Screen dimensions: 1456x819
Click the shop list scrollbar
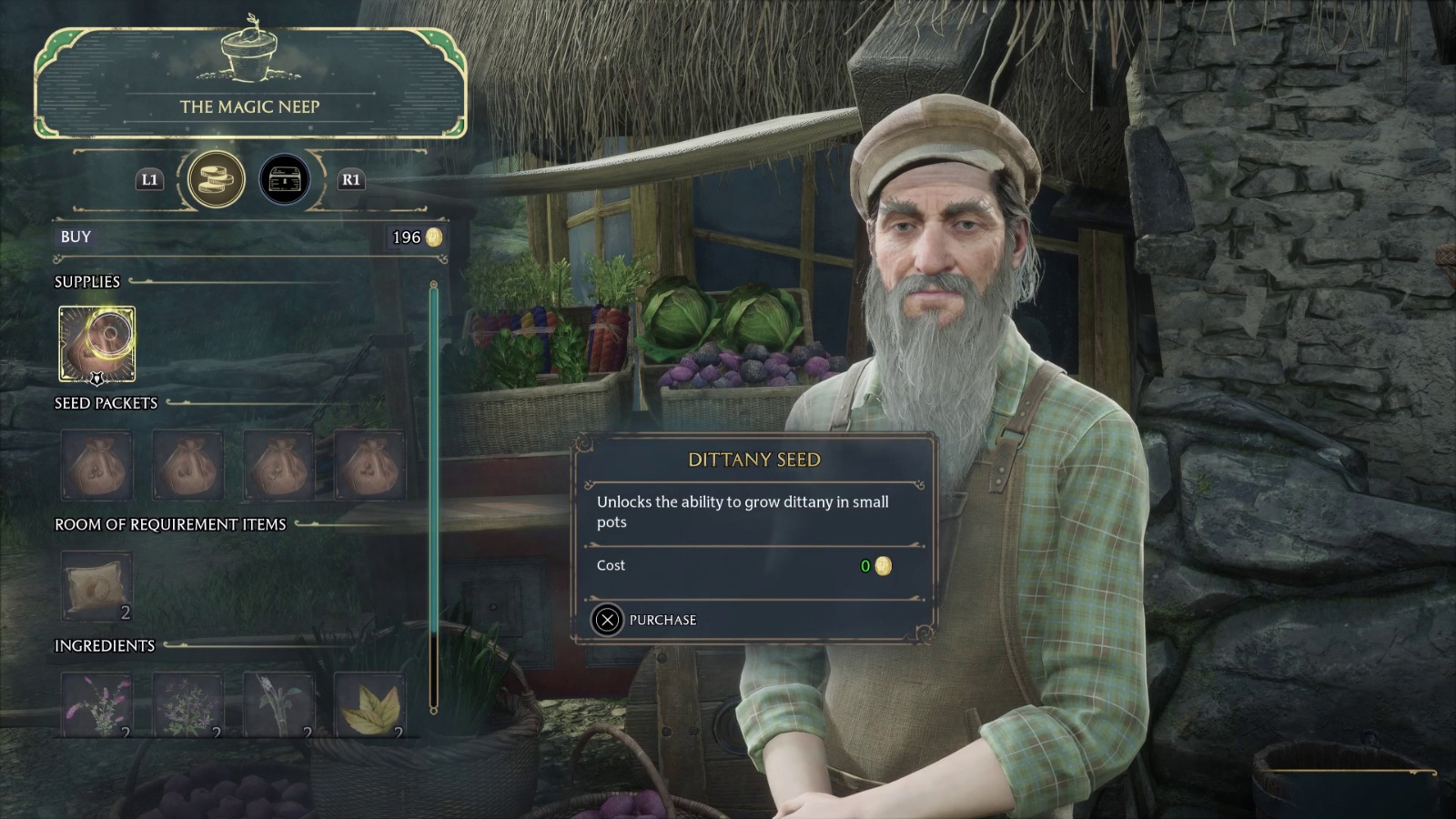coord(433,496)
